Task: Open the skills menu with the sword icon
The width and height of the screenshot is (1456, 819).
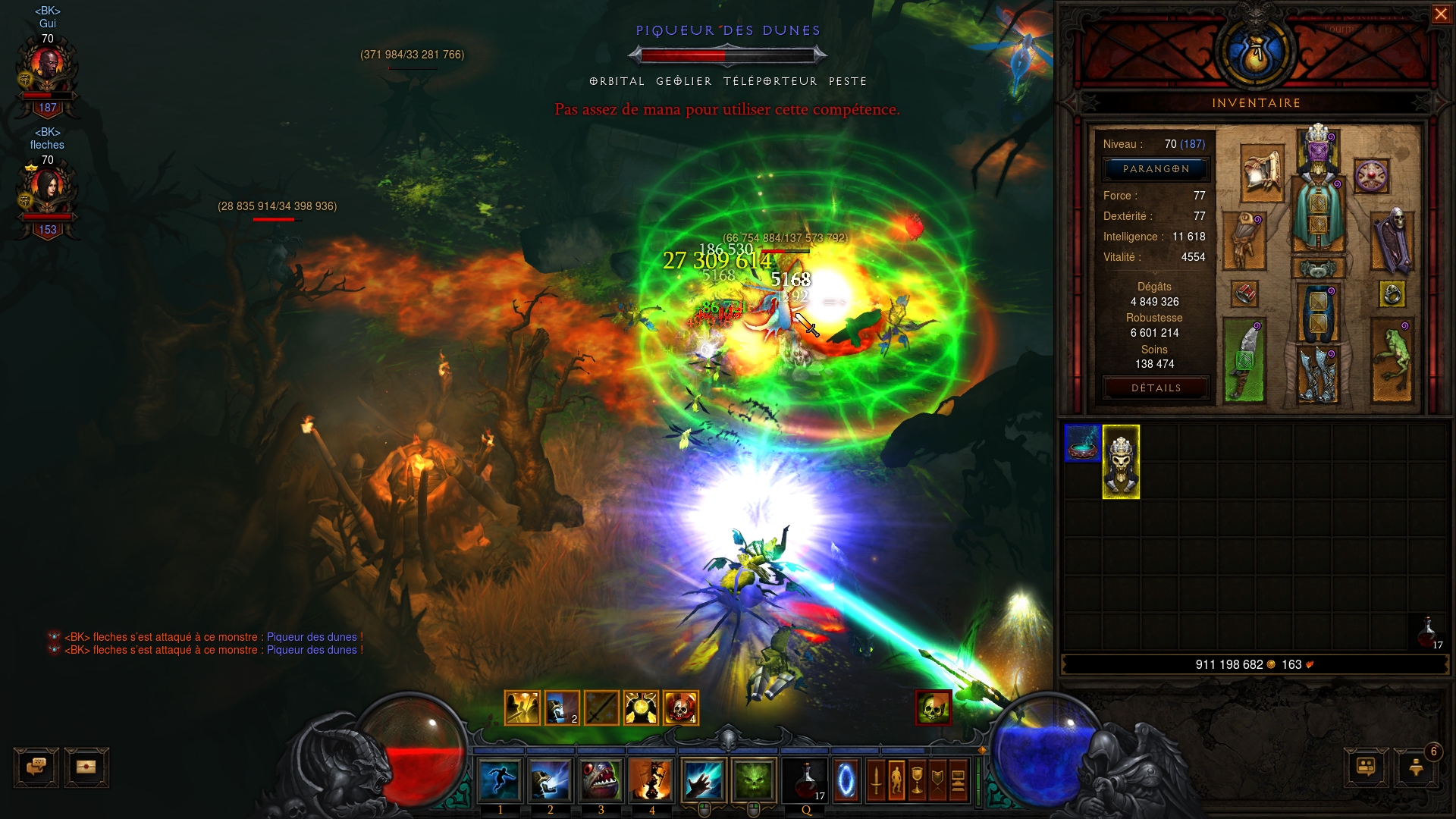Action: (876, 780)
